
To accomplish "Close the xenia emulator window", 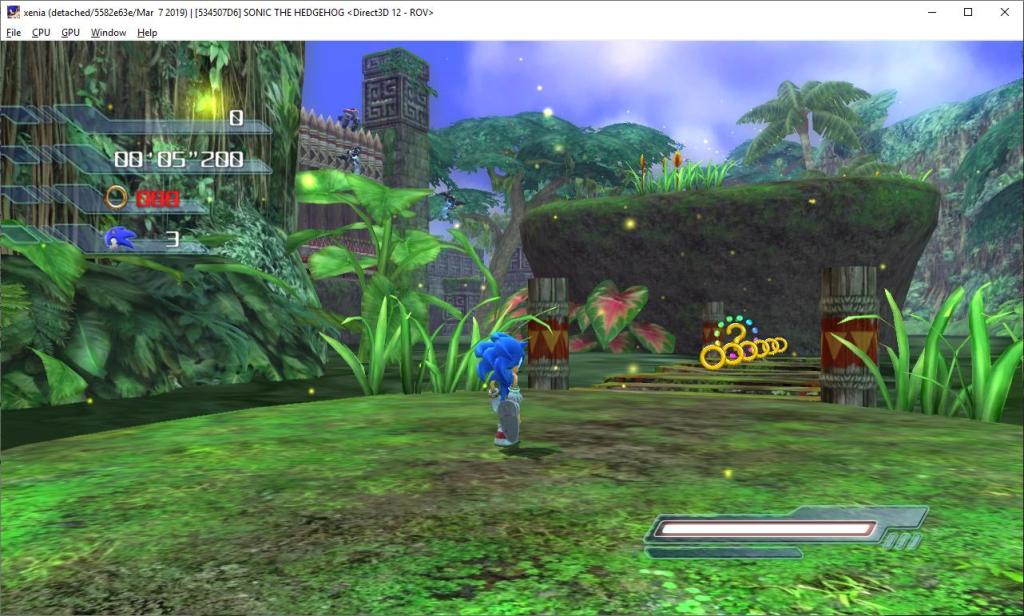I will pos(1004,12).
